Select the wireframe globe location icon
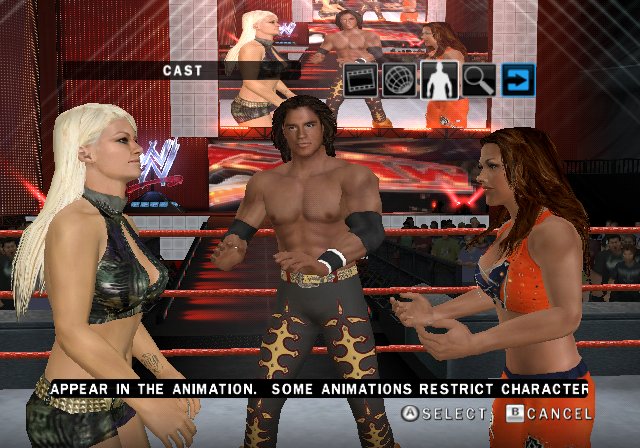The height and width of the screenshot is (448, 640). (400, 79)
